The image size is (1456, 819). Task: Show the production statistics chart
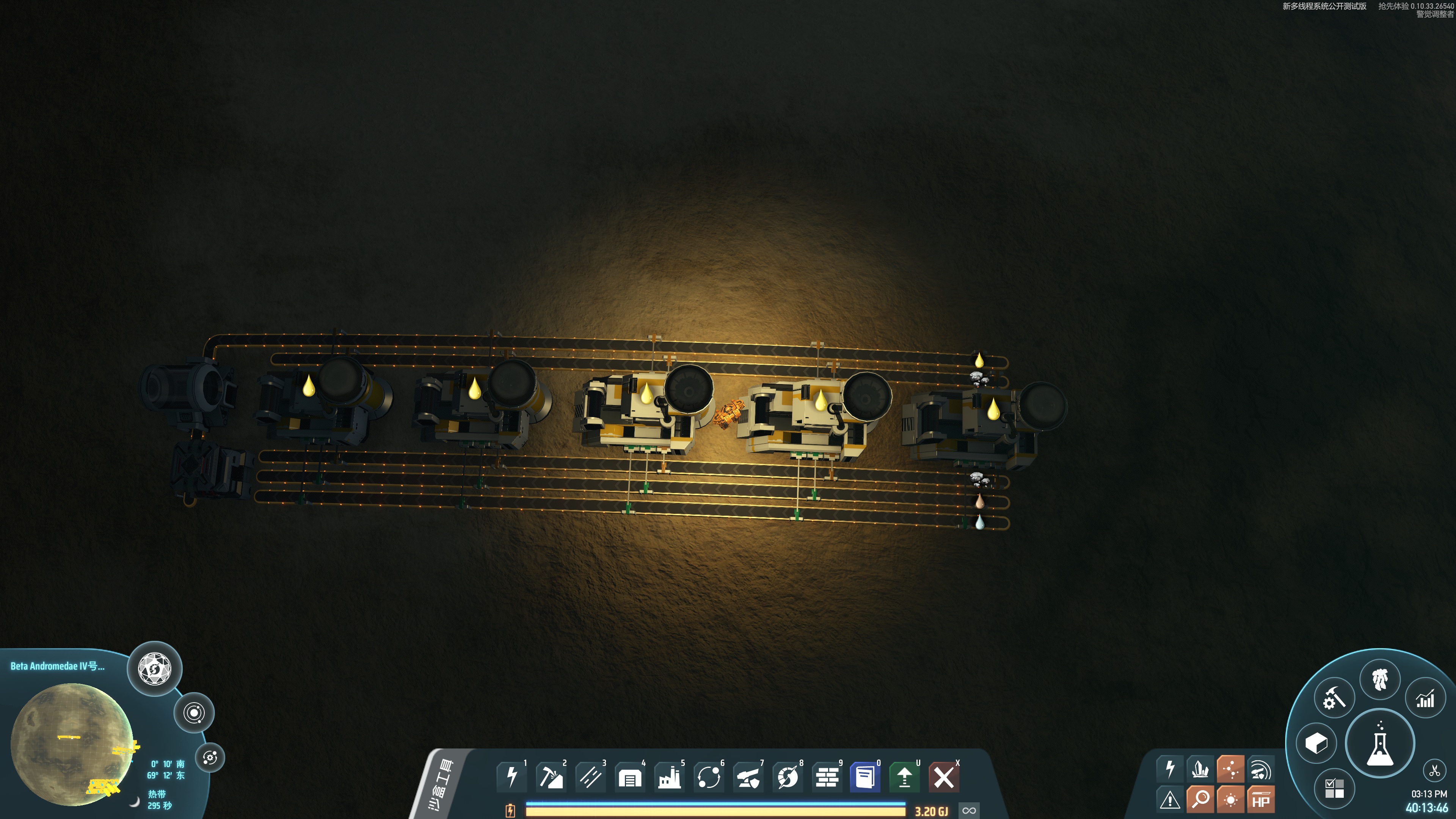1425,698
